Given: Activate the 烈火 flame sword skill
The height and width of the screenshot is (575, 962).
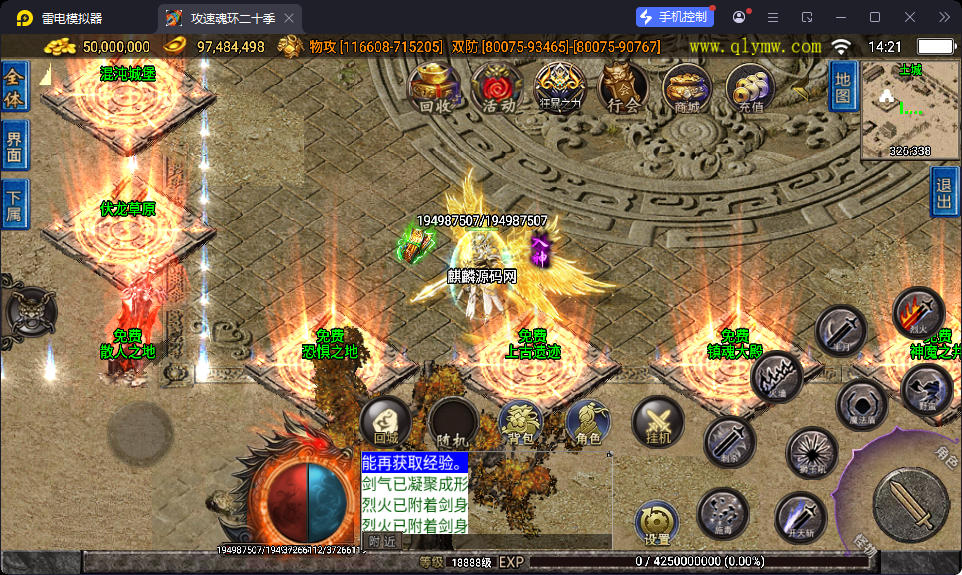Looking at the screenshot, I should pyautogui.click(x=918, y=312).
